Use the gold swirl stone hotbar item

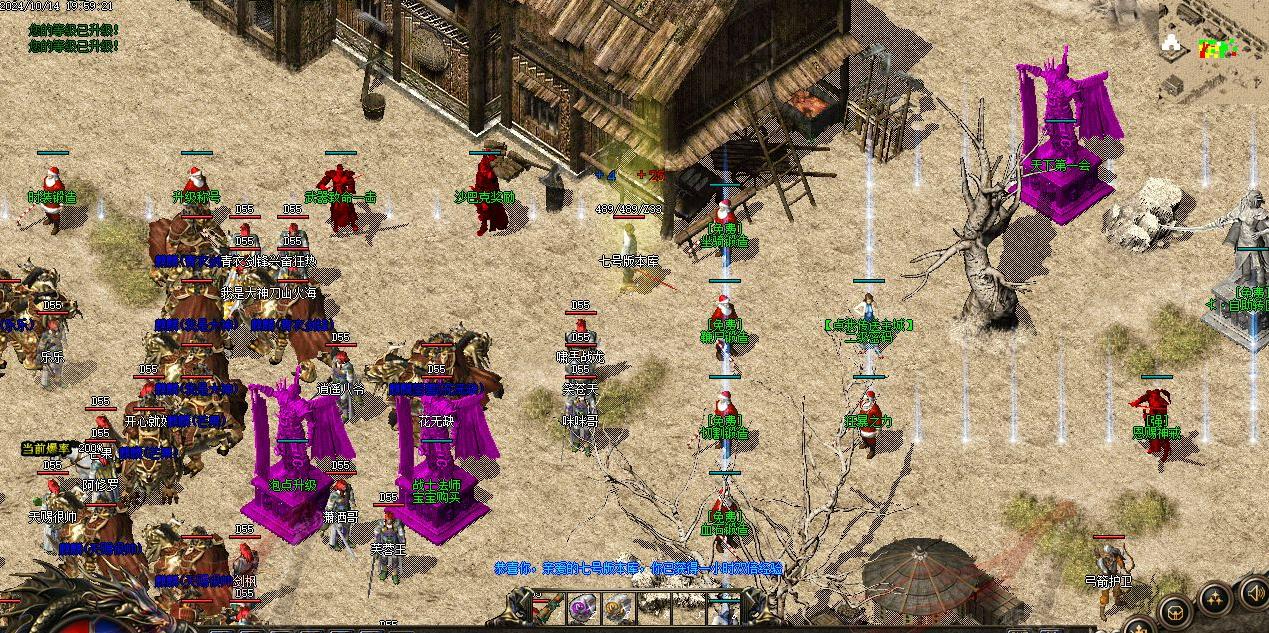click(617, 606)
